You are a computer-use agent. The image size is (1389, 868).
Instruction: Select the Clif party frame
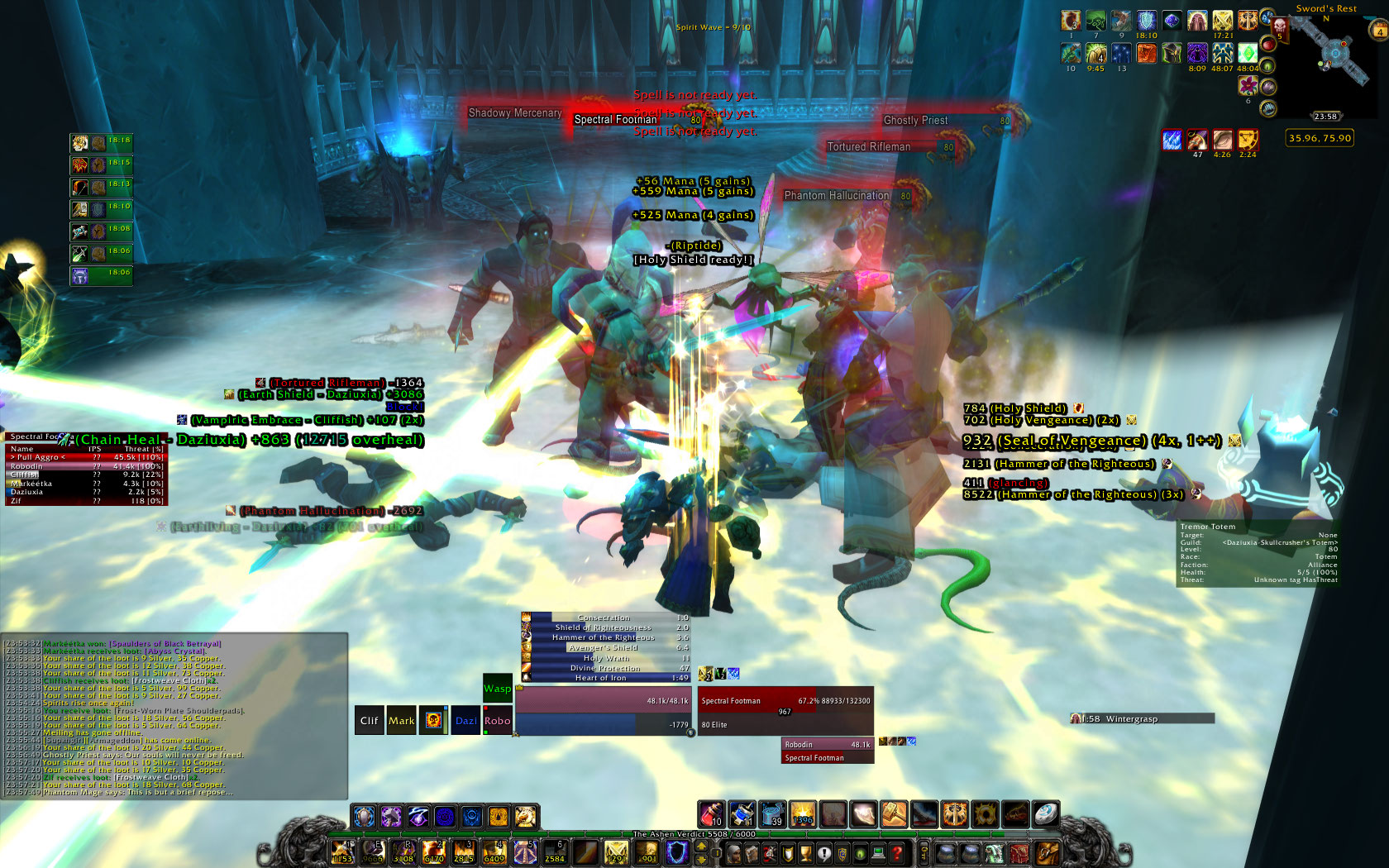pyautogui.click(x=369, y=721)
